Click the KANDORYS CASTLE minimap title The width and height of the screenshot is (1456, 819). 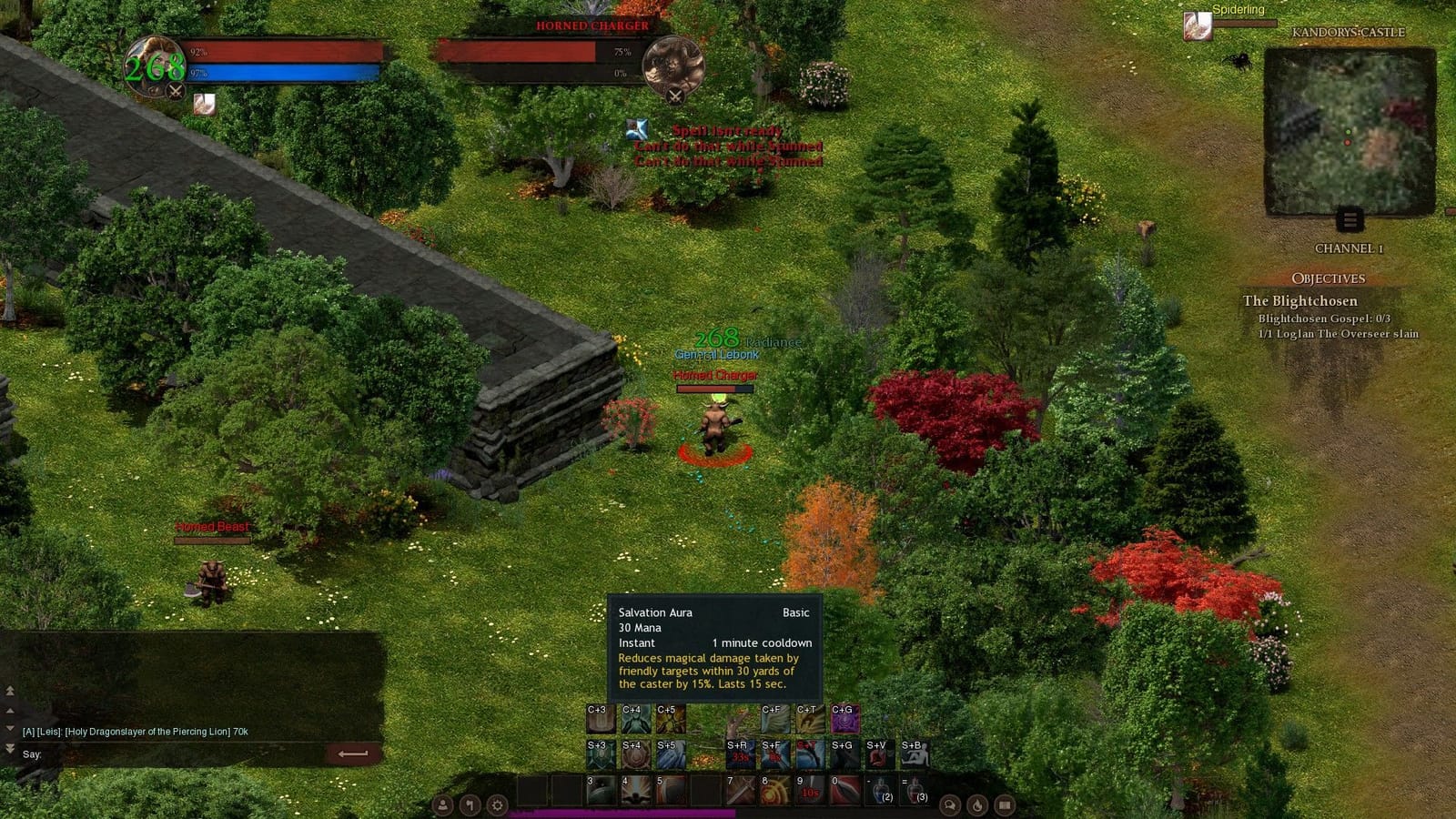[1348, 32]
